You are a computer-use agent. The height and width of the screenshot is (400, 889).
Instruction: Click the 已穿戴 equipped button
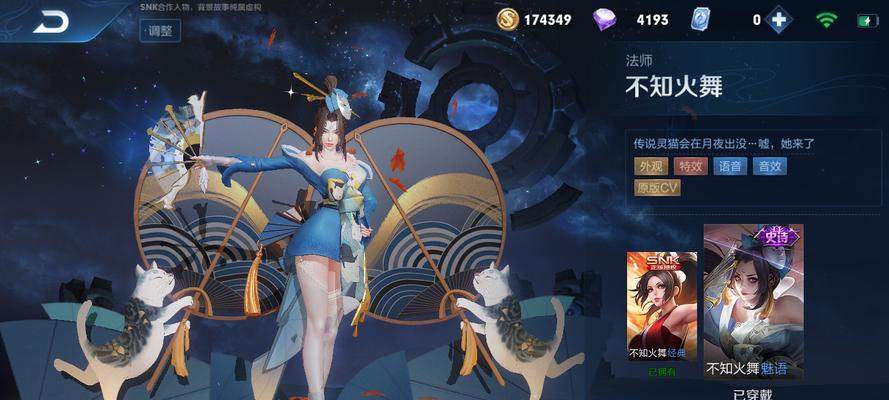[x=751, y=393]
